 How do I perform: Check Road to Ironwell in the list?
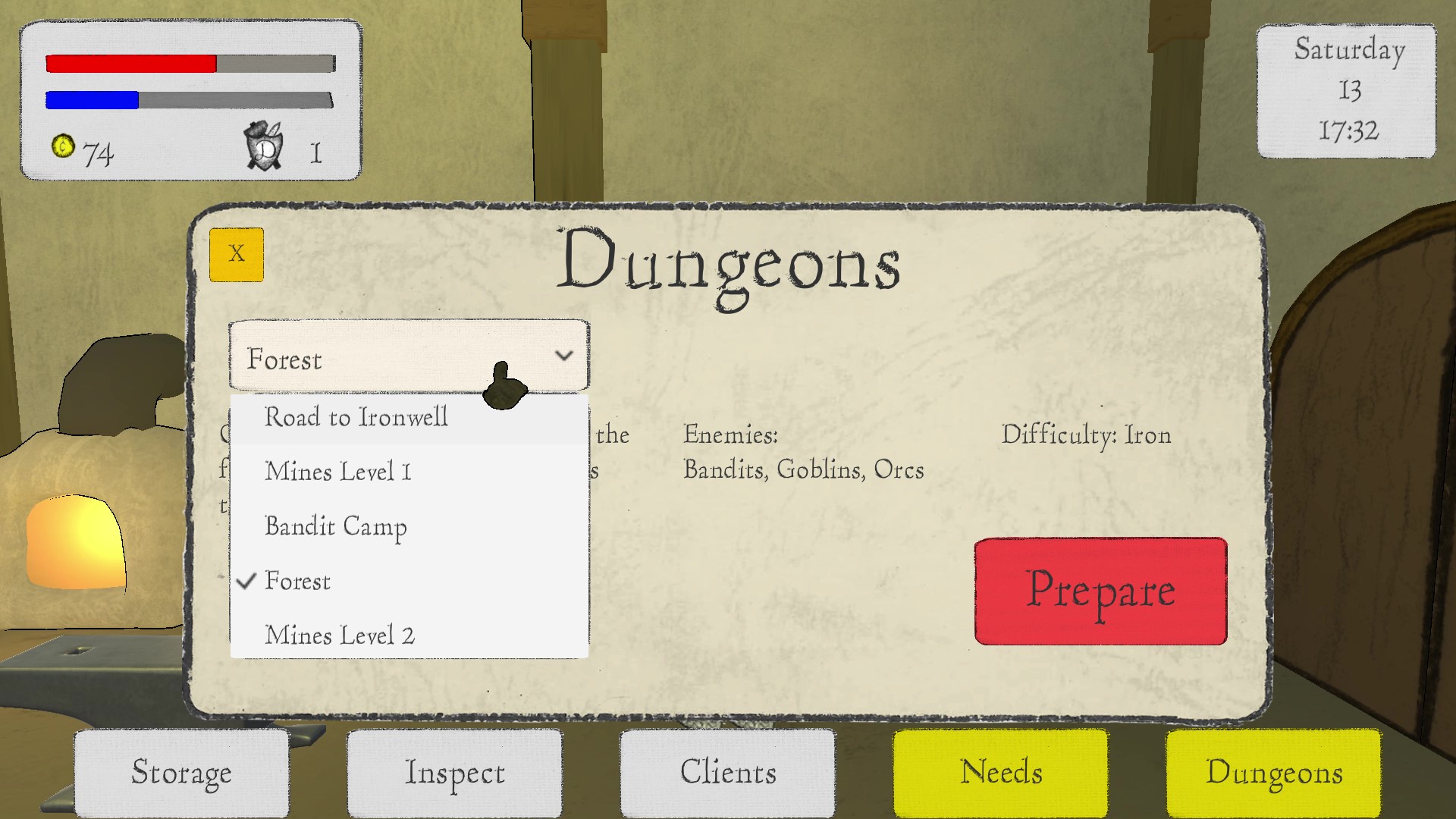point(356,417)
